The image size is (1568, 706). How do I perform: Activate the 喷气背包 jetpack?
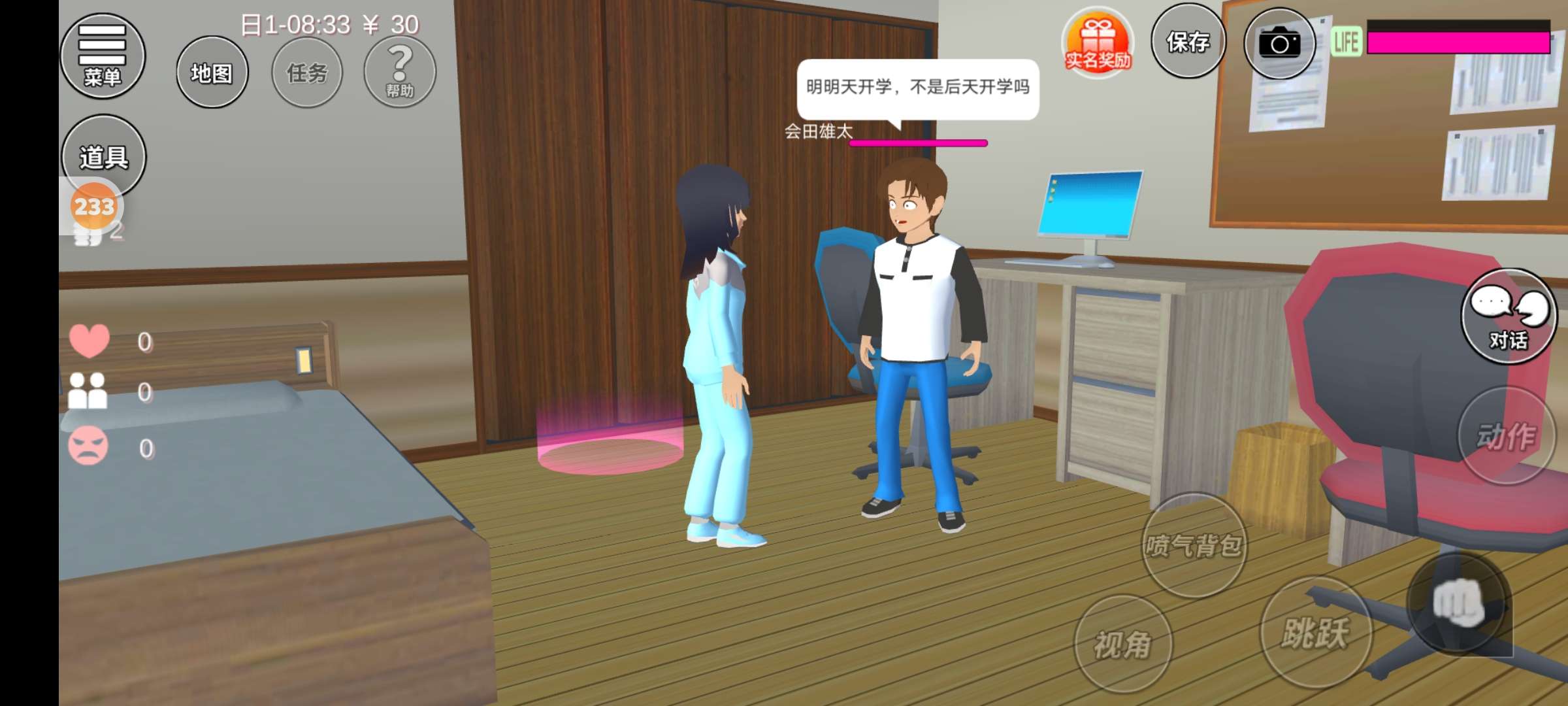[x=1194, y=545]
